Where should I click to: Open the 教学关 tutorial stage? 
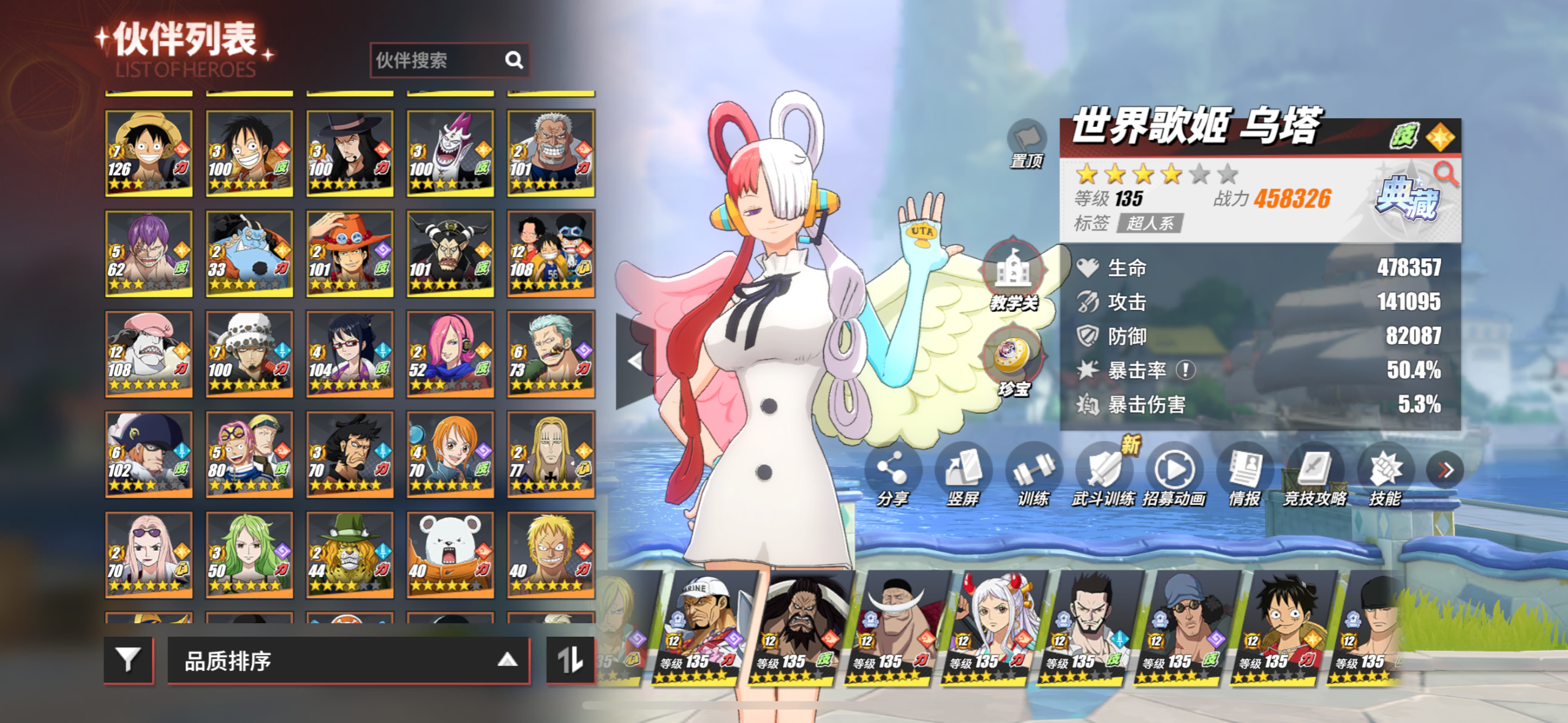tap(1012, 275)
